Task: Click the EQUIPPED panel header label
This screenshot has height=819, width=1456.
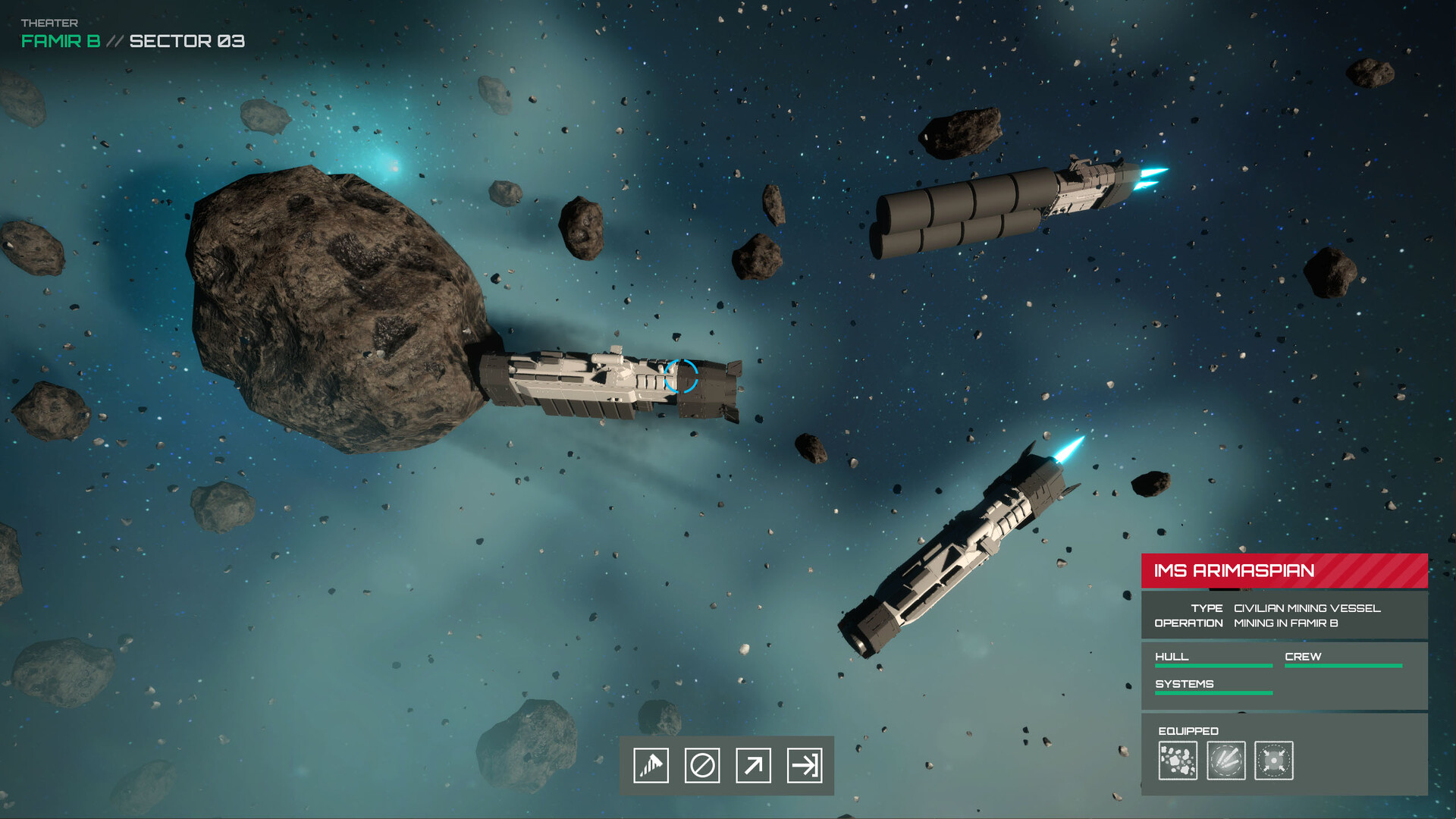Action: [x=1188, y=730]
